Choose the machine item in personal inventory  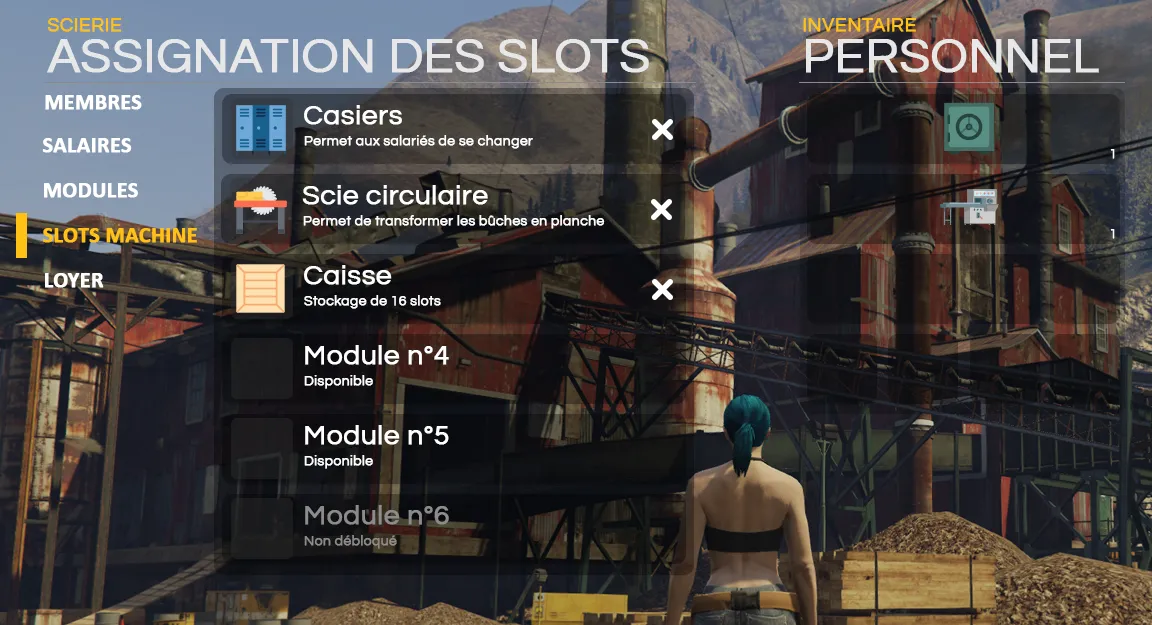968,208
